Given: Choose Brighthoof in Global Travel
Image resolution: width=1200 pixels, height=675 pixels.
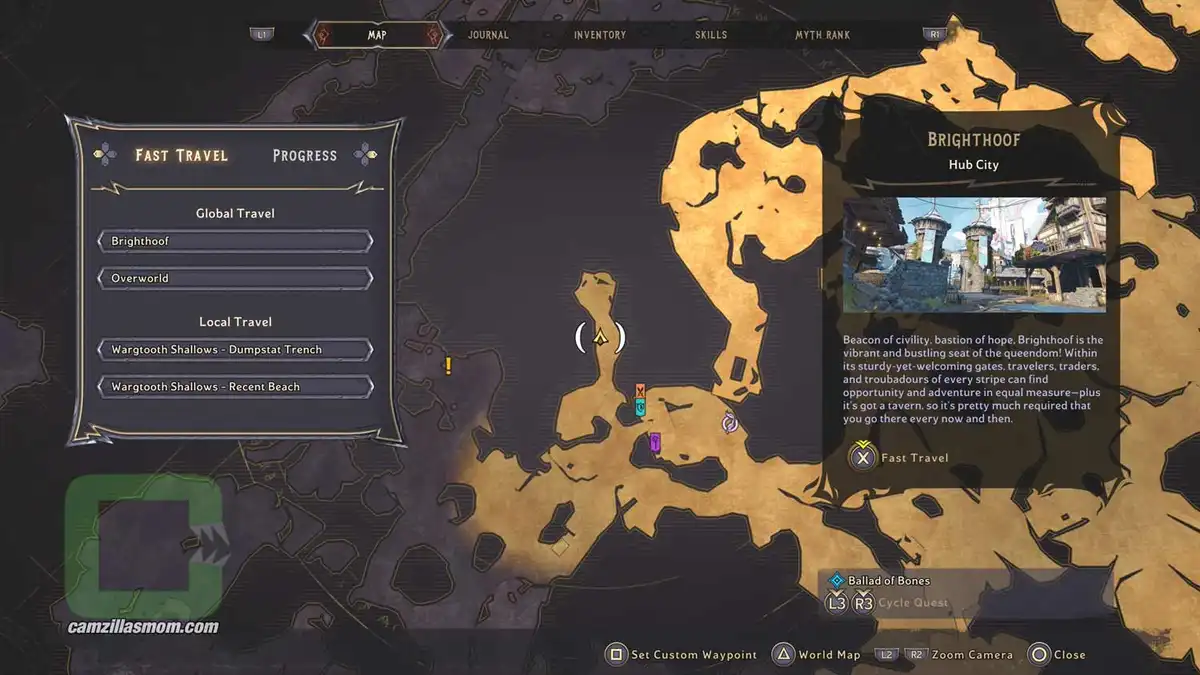Looking at the screenshot, I should [235, 241].
